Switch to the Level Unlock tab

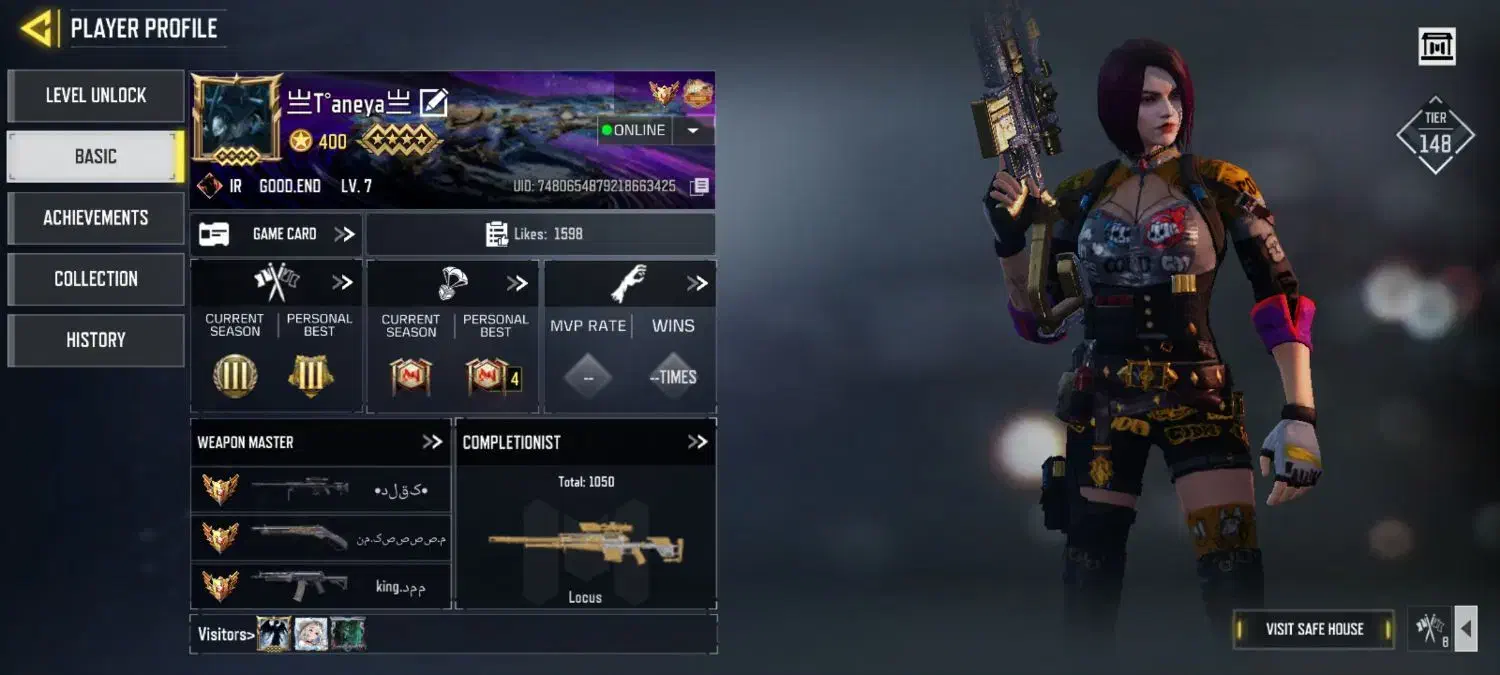point(96,96)
